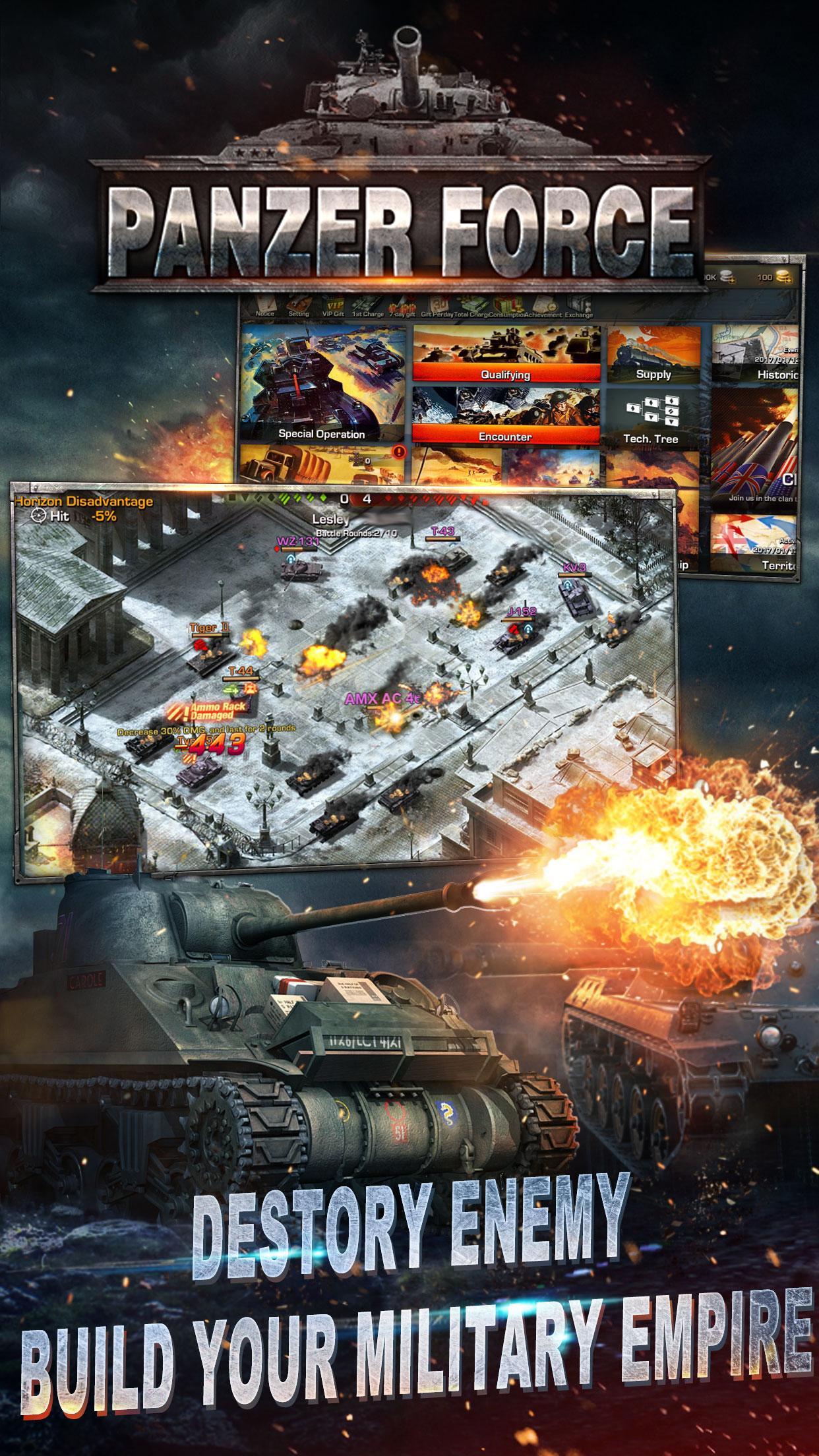Open the Exchange icon

[x=578, y=307]
